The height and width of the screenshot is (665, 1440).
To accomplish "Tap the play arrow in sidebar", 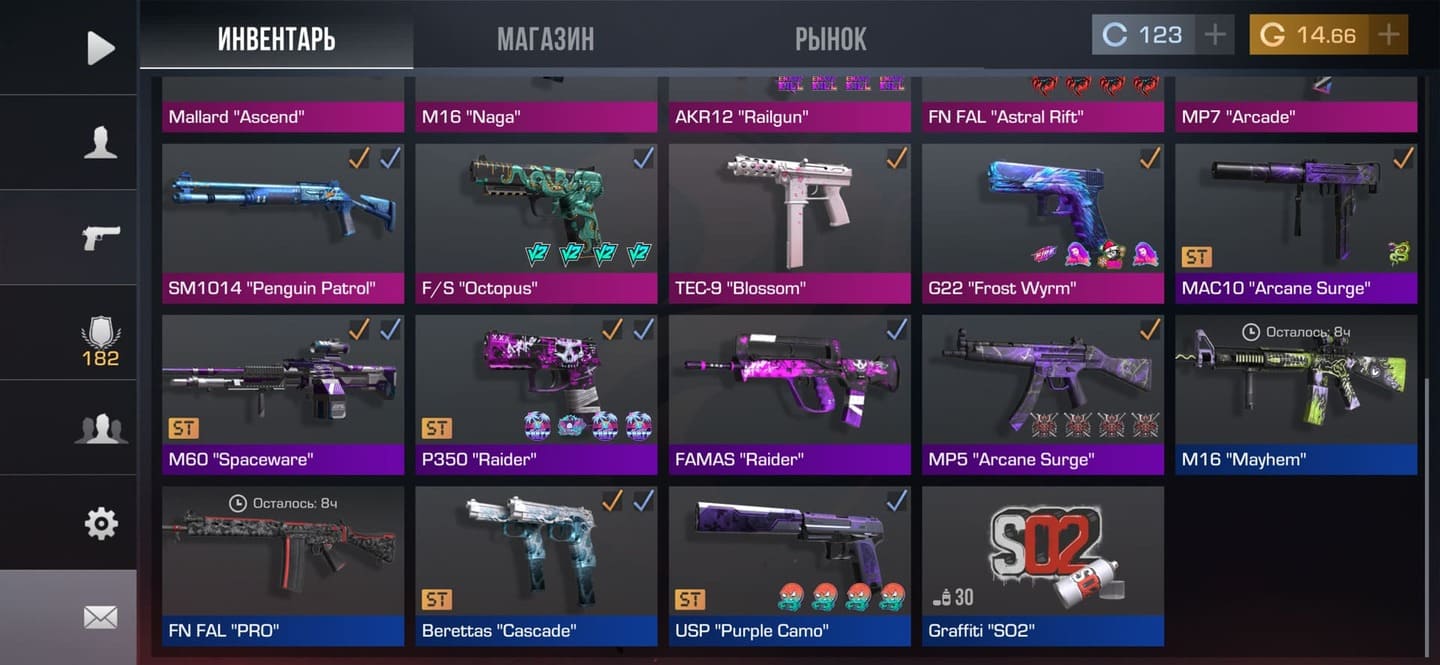I will (x=100, y=47).
